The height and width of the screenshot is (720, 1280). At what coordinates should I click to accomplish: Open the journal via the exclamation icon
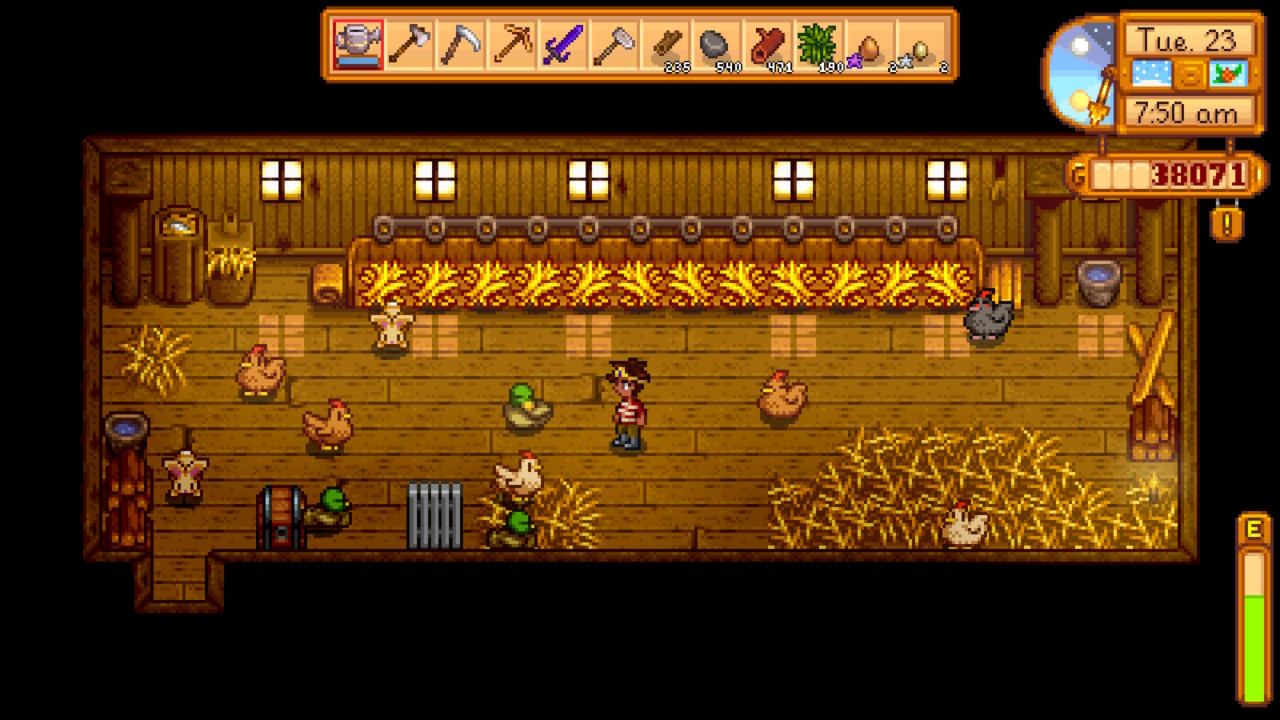click(1227, 221)
